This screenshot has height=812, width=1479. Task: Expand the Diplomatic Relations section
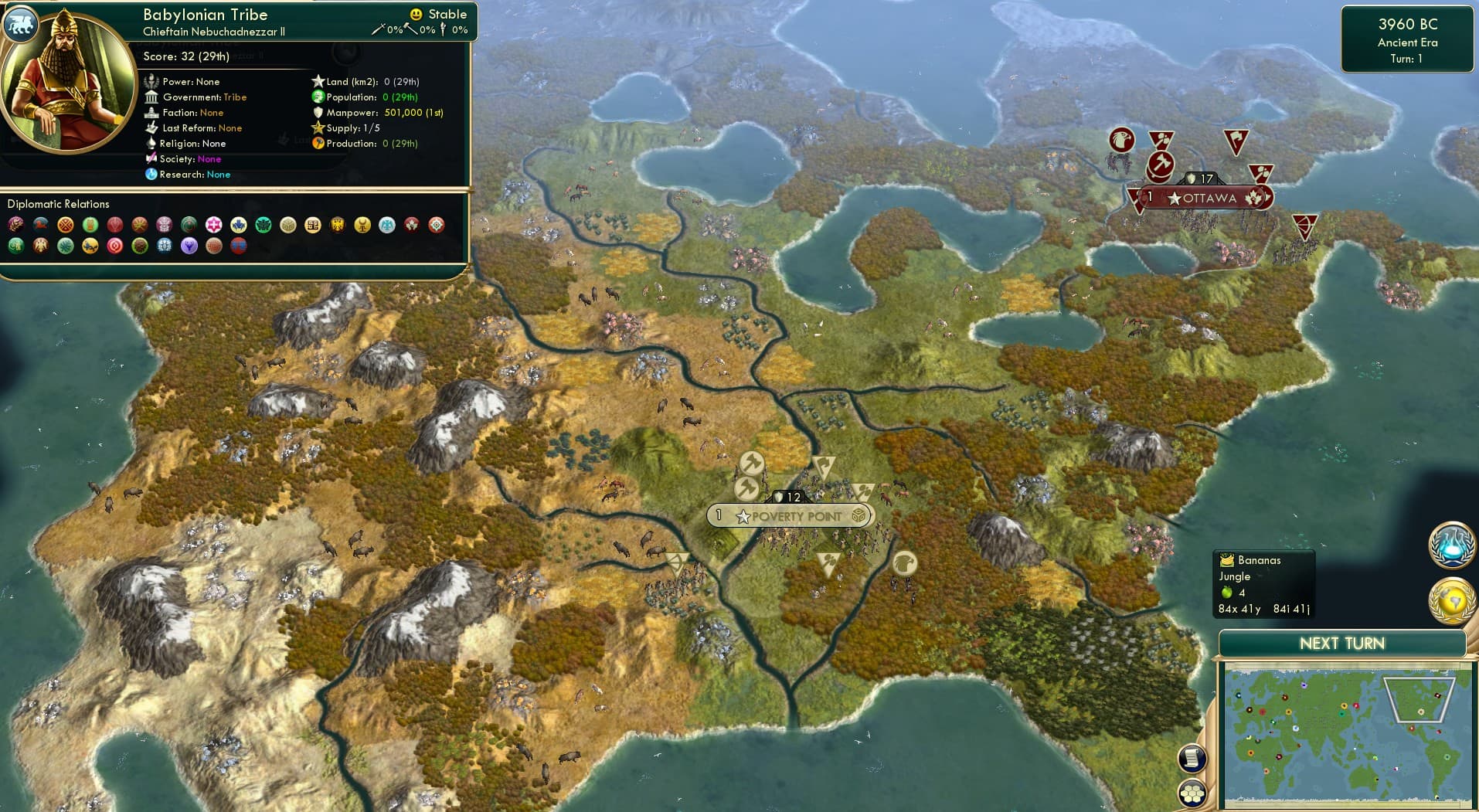click(59, 203)
